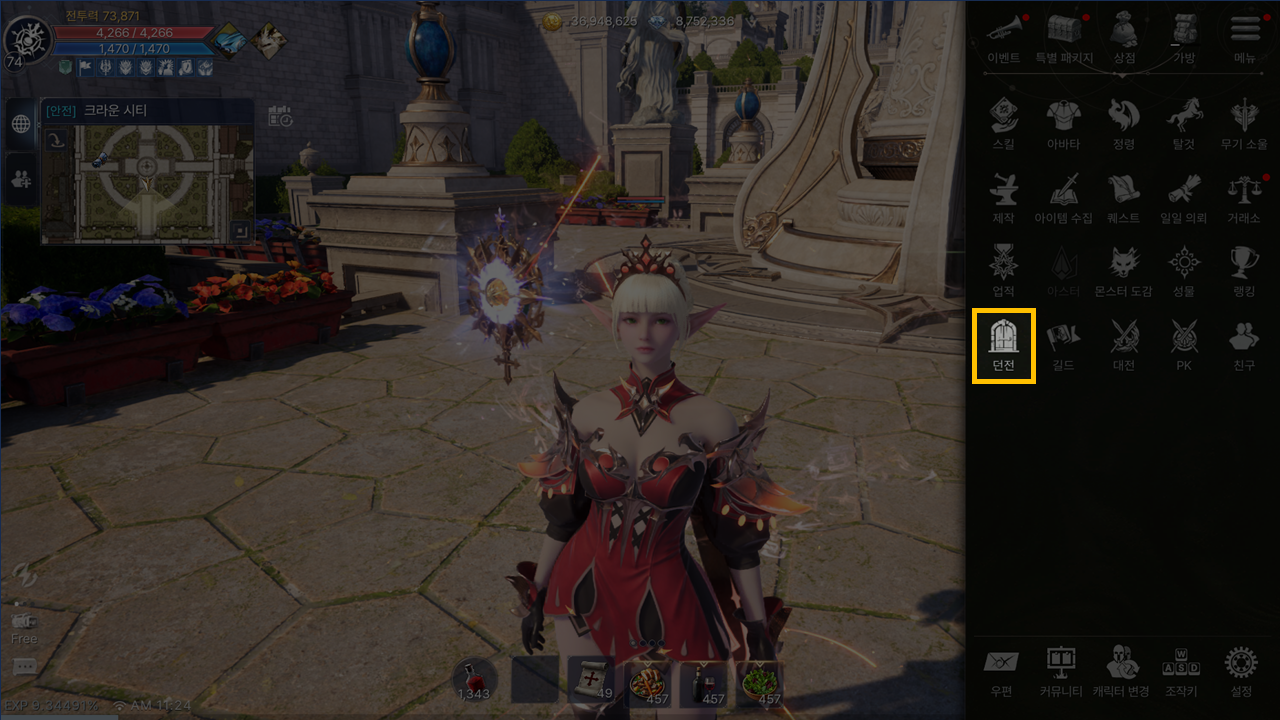Open the 상점 (Shop) icon
The height and width of the screenshot is (720, 1280).
[1124, 36]
